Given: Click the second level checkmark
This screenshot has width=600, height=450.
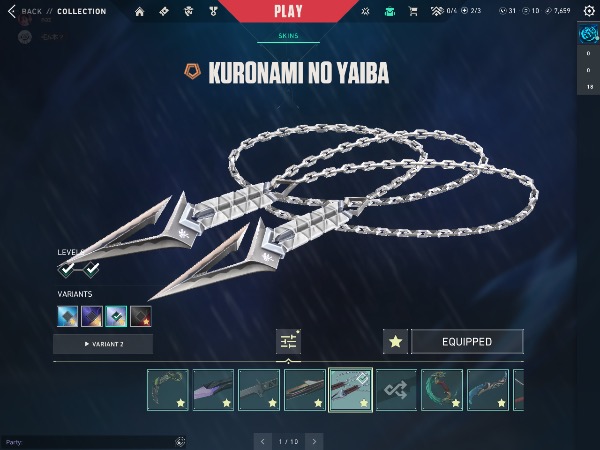Looking at the screenshot, I should tap(92, 269).
